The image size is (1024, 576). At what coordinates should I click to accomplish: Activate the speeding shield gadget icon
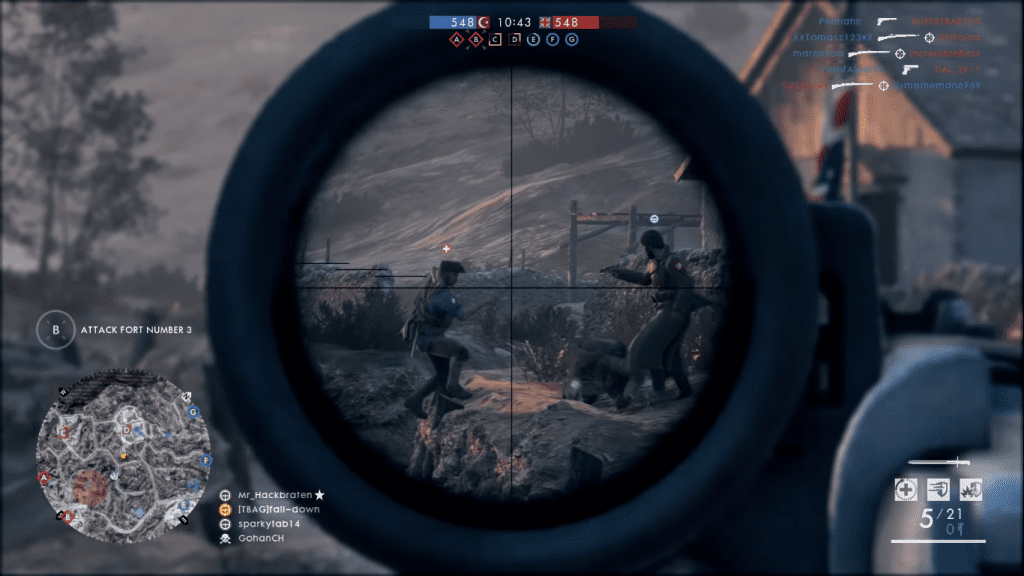pyautogui.click(x=938, y=489)
